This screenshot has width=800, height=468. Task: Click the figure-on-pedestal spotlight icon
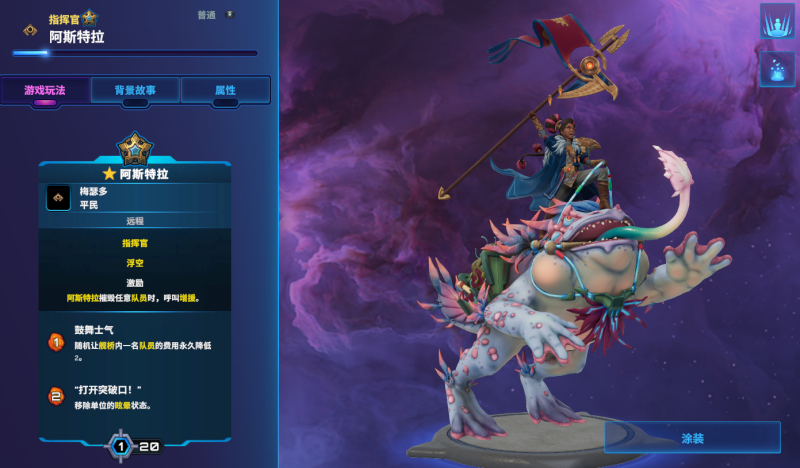coord(777,21)
